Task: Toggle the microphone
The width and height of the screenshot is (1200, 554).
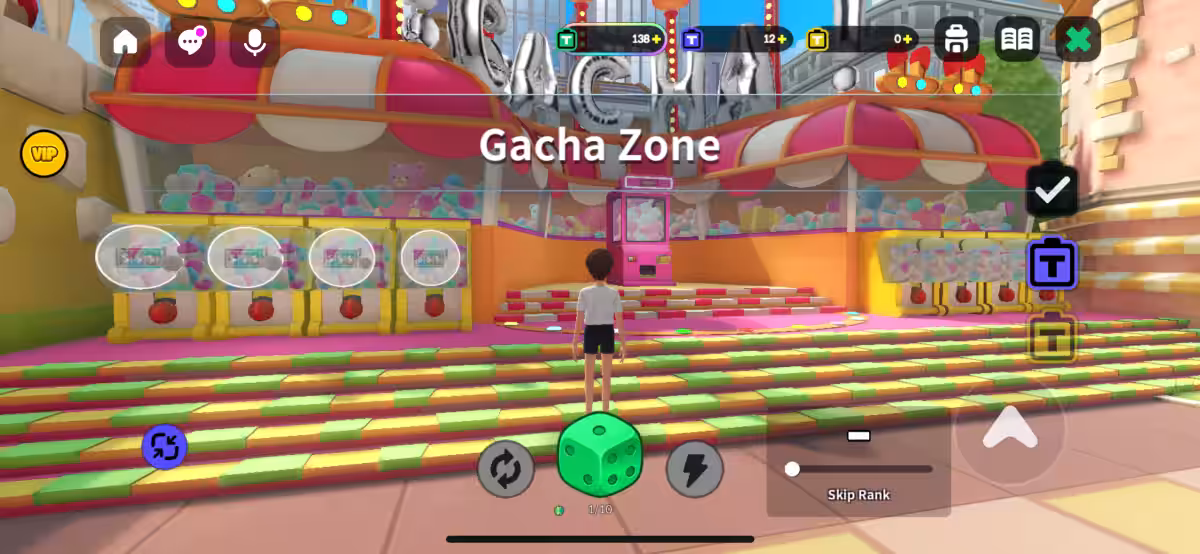Action: click(x=254, y=42)
